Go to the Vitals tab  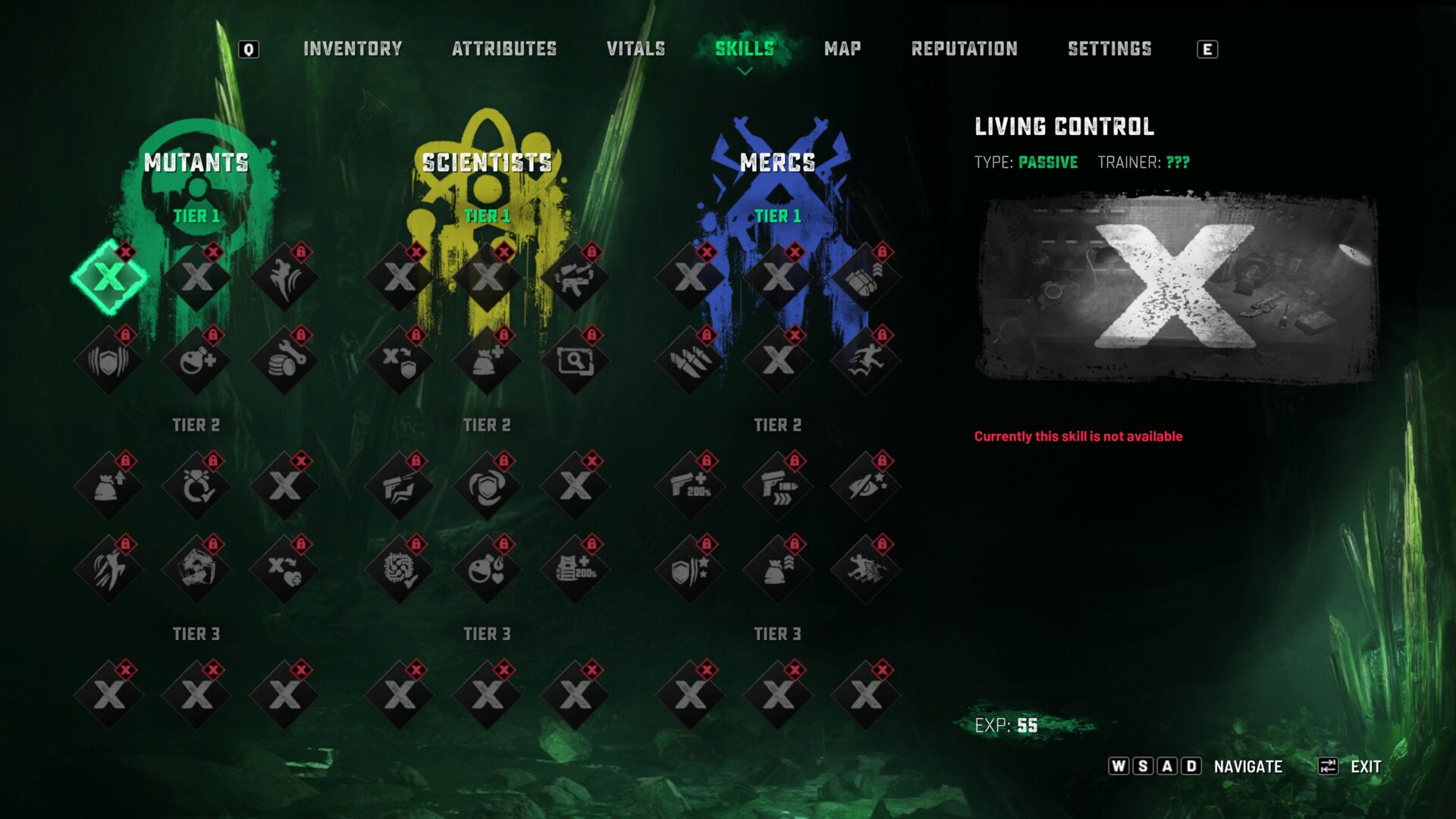pos(635,49)
